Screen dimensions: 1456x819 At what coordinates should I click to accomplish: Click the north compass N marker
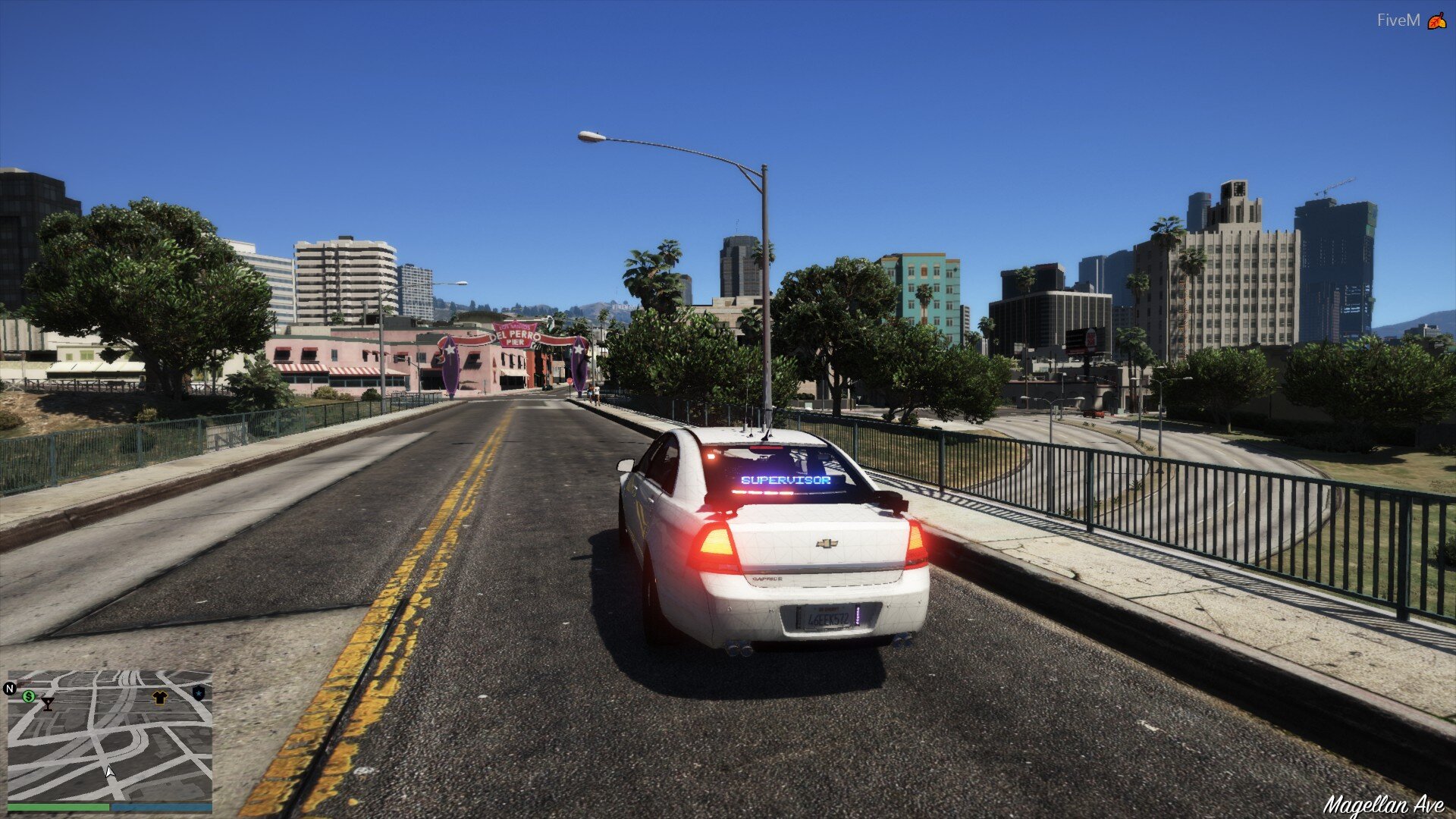(10, 689)
